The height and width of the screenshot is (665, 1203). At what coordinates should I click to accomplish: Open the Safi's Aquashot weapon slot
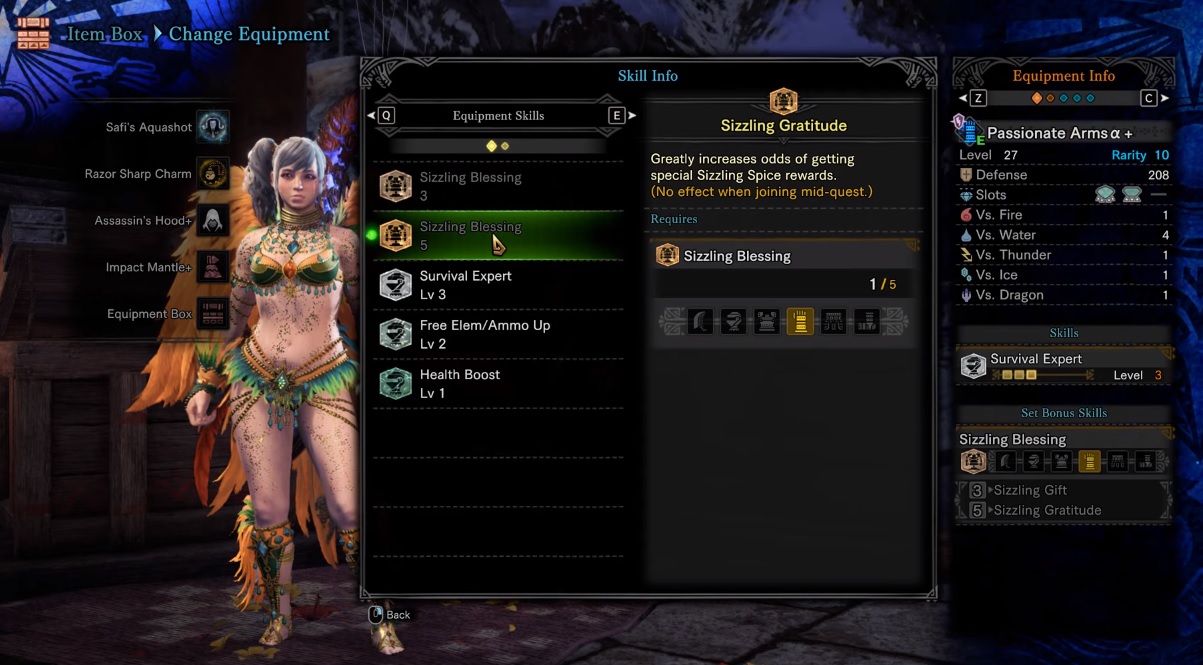coord(212,127)
